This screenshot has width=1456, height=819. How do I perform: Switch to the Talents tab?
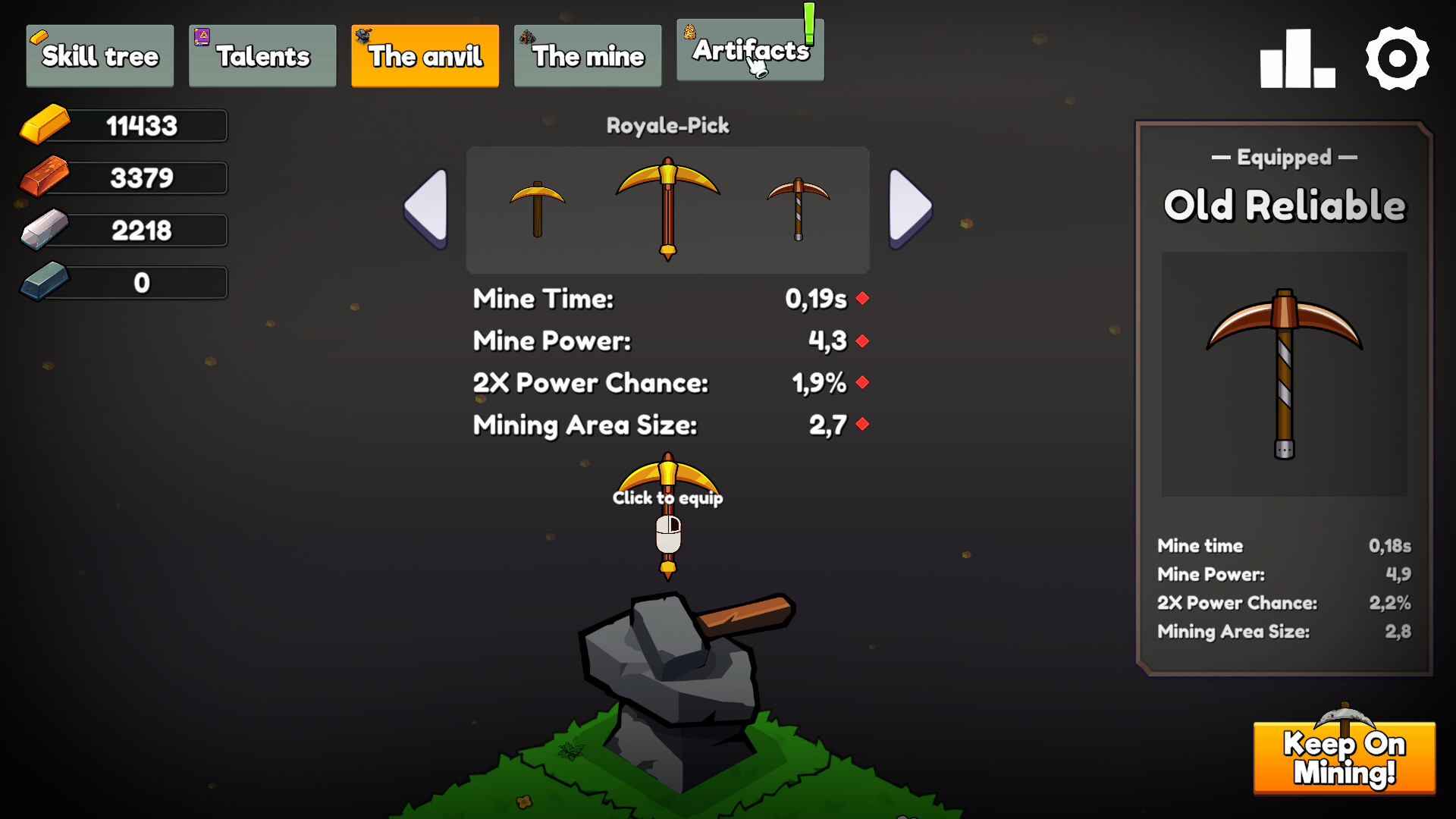[x=262, y=55]
